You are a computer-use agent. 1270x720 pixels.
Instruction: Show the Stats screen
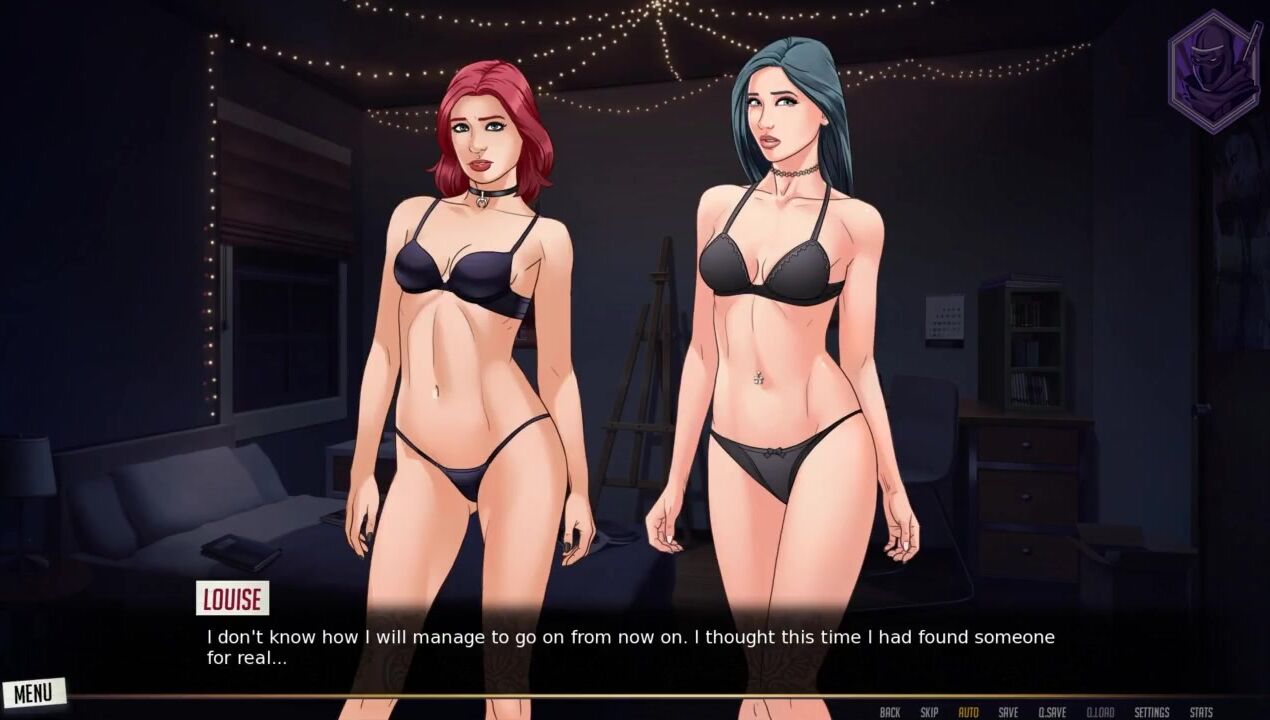pos(1201,712)
